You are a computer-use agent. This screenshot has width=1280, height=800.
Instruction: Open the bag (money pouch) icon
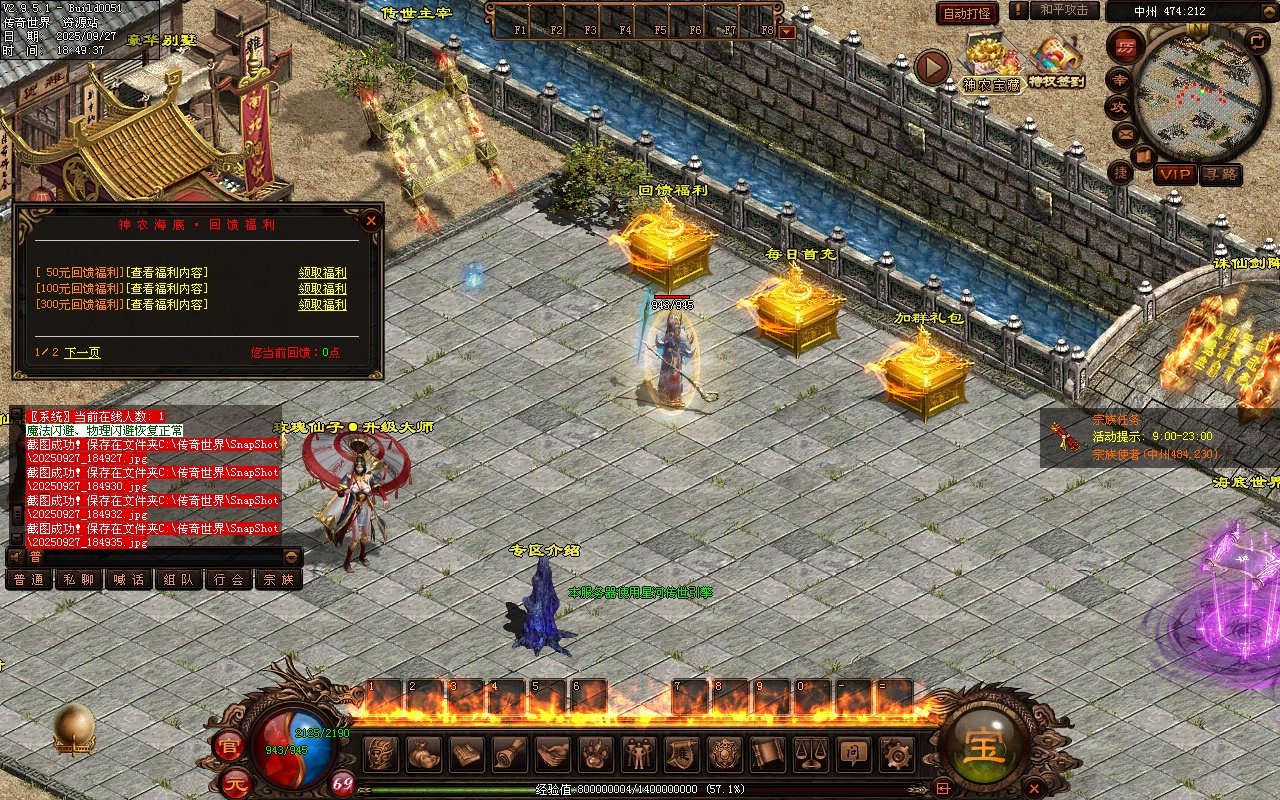(424, 753)
